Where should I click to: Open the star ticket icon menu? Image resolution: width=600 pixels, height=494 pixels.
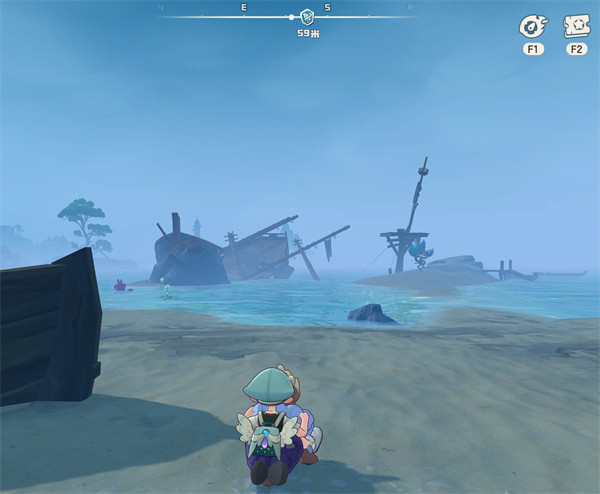click(576, 27)
